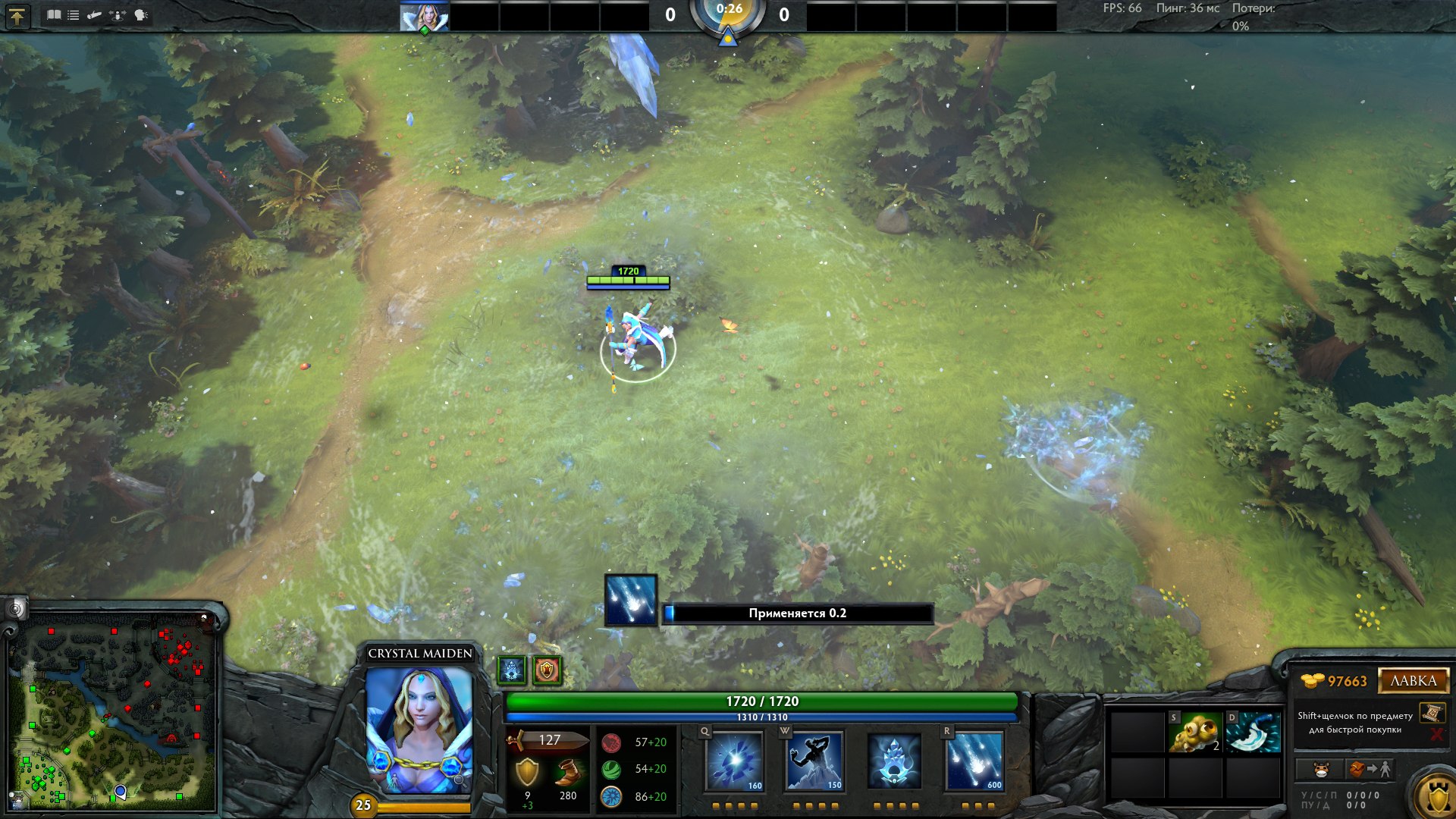Select Crystal Maiden's portrait in top bar

[424, 17]
